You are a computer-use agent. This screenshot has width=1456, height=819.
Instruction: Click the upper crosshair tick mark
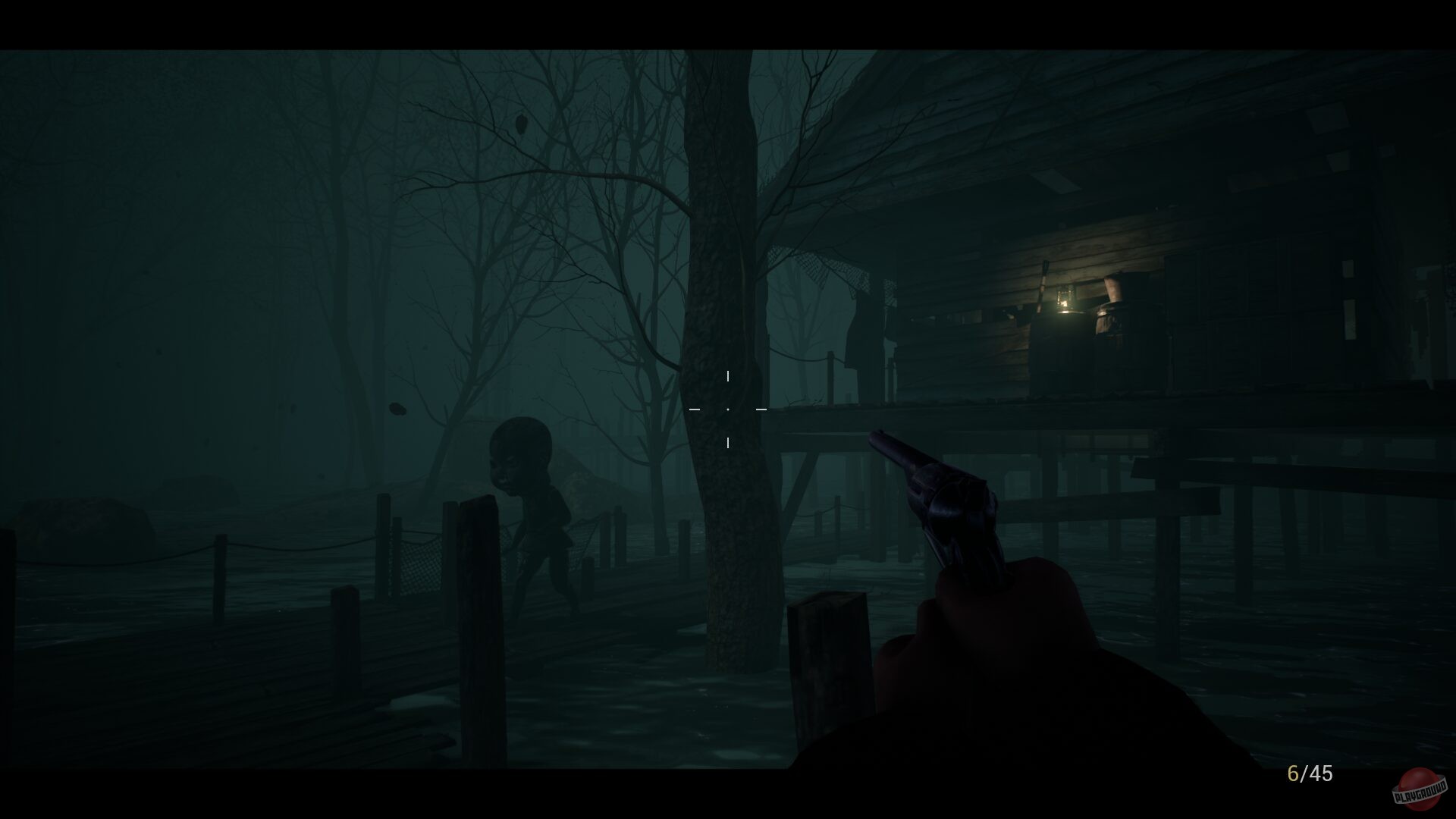[x=729, y=375]
